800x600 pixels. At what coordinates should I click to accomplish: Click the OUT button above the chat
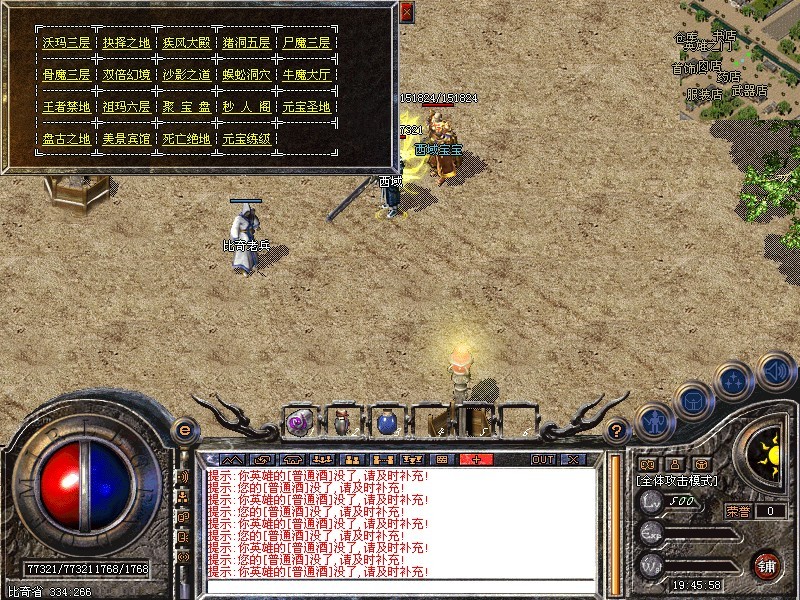pyautogui.click(x=542, y=459)
